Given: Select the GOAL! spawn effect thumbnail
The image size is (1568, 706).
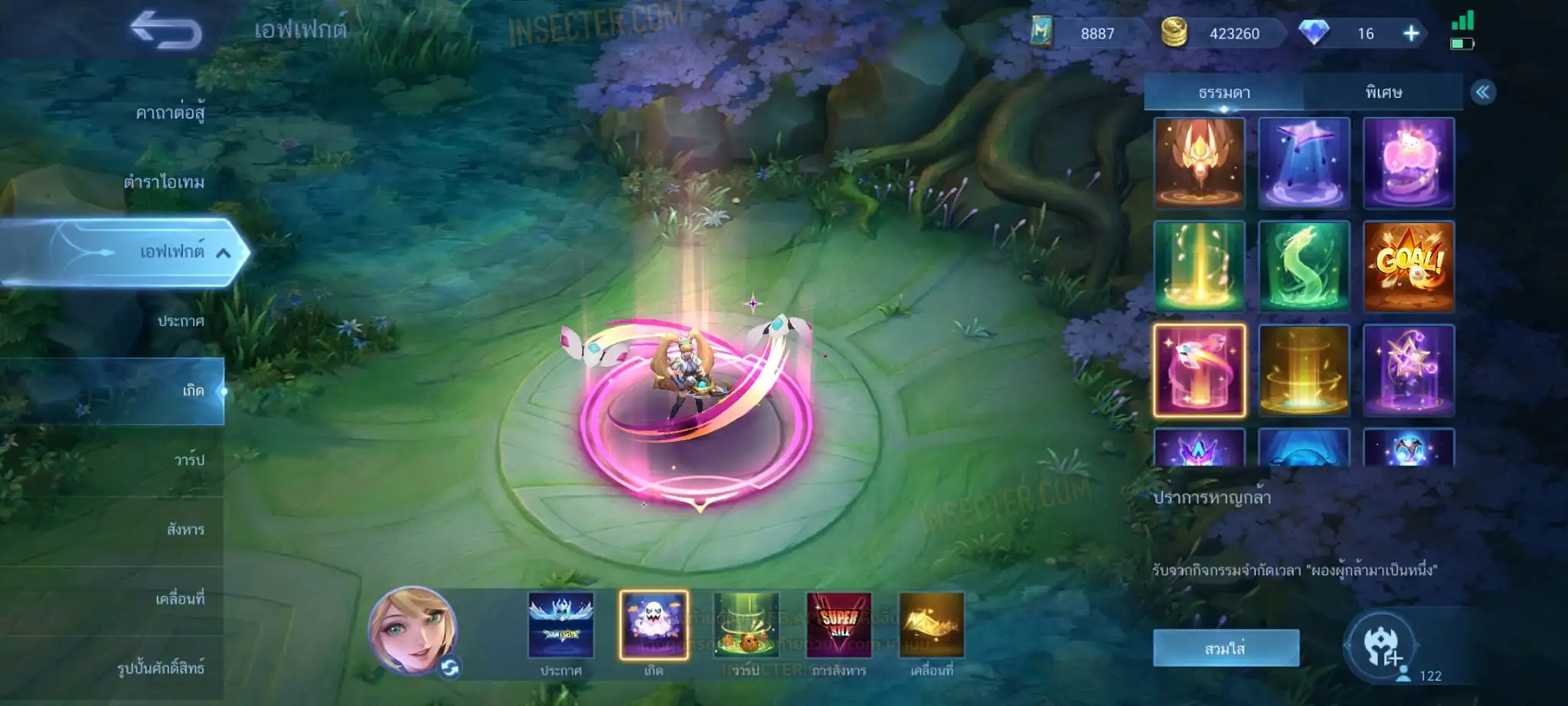Looking at the screenshot, I should pos(1408,266).
